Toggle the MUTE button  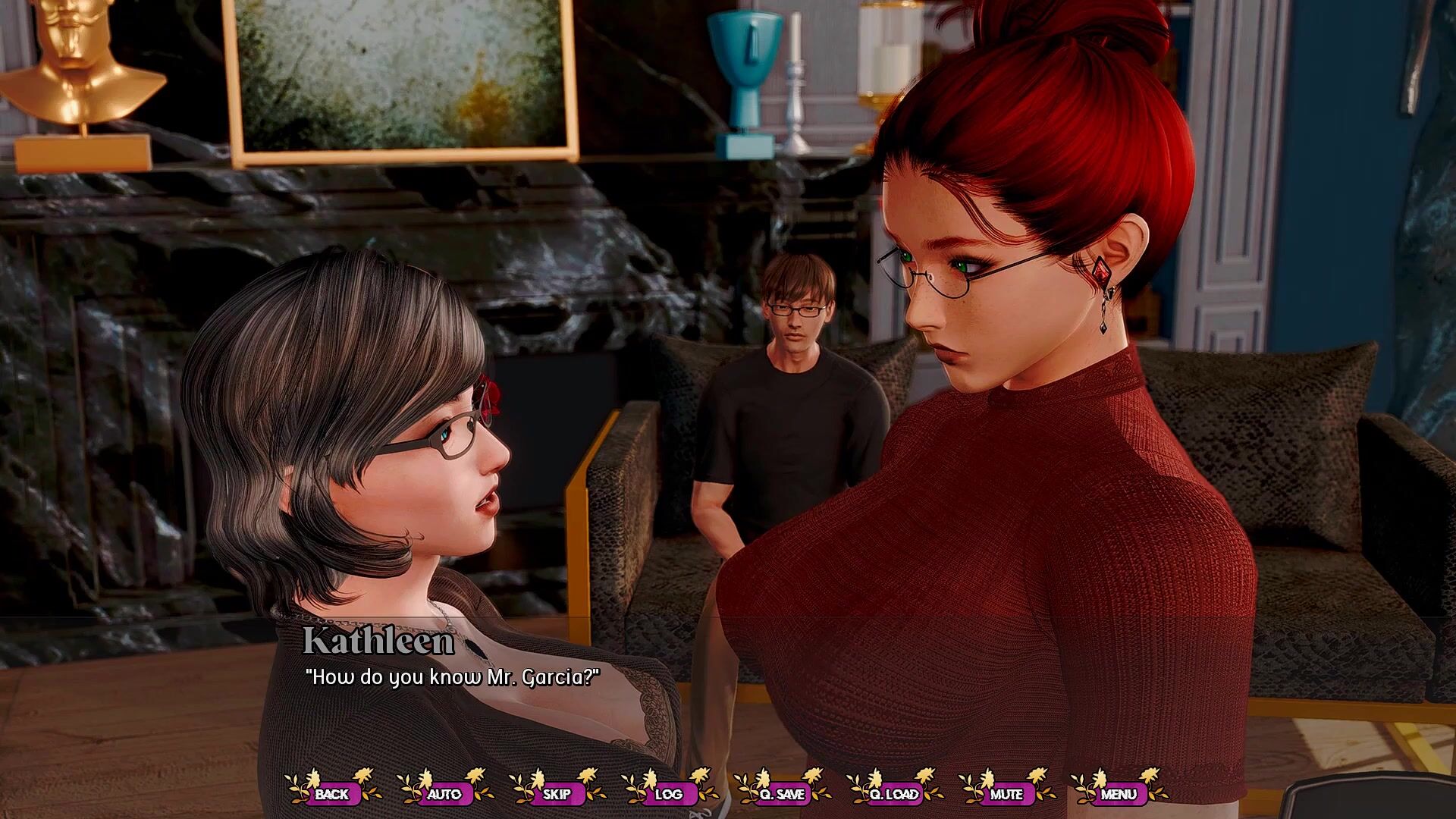(x=1006, y=794)
